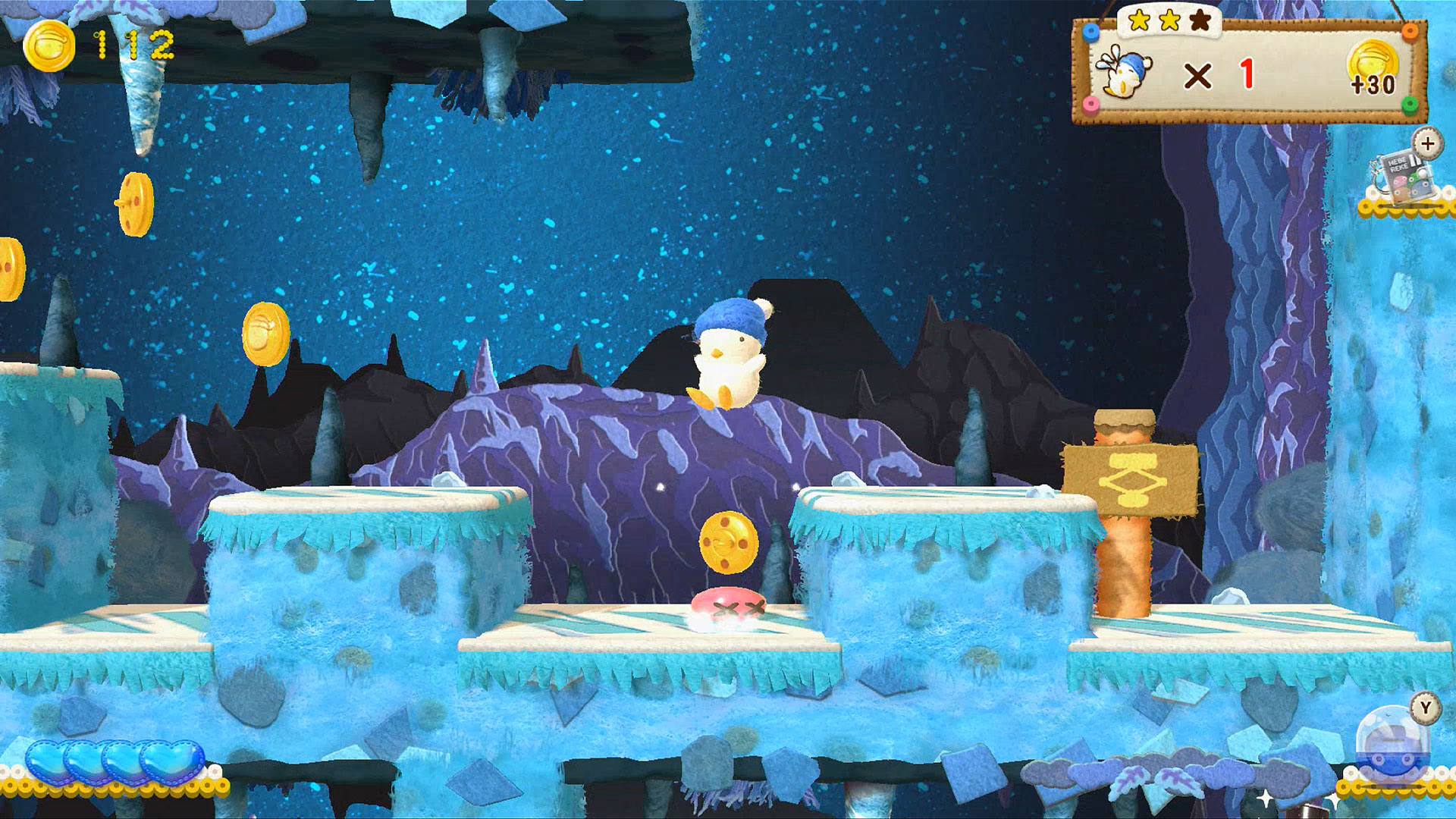Click the orange button on the sign corner

coord(1409,33)
